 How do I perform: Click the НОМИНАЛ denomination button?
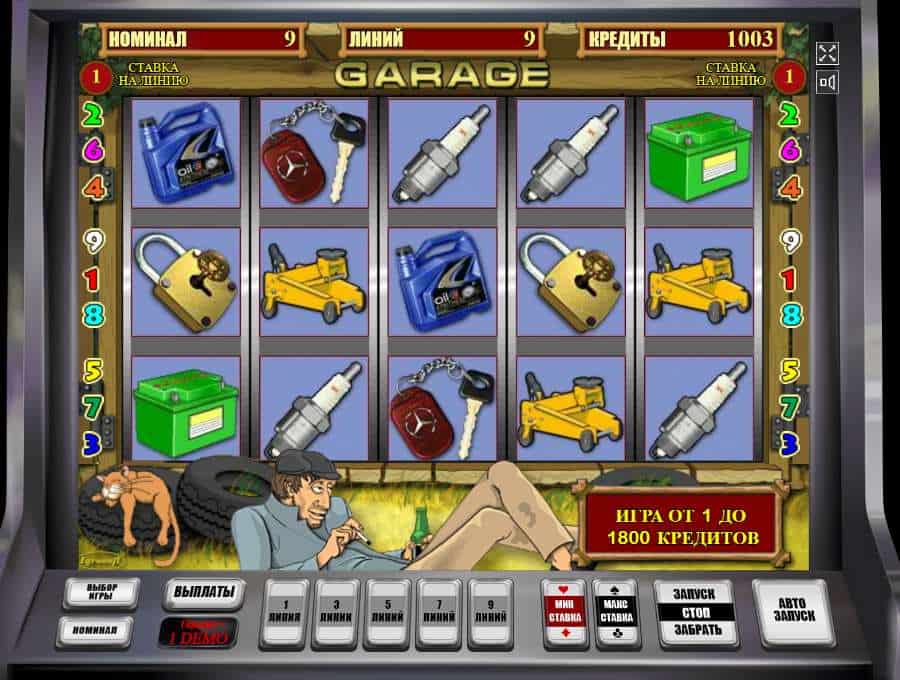[101, 630]
